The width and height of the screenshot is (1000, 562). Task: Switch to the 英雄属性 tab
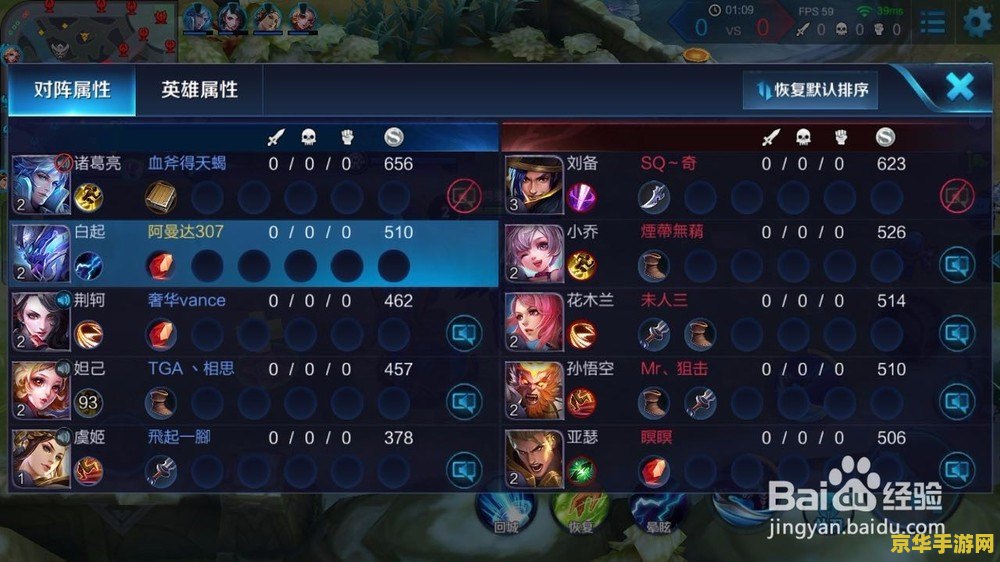(x=200, y=90)
